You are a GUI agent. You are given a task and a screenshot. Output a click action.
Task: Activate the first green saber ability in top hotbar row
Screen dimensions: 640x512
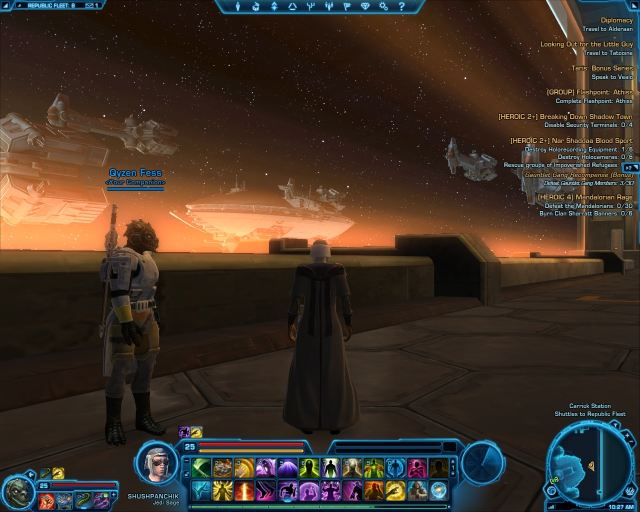tap(201, 468)
